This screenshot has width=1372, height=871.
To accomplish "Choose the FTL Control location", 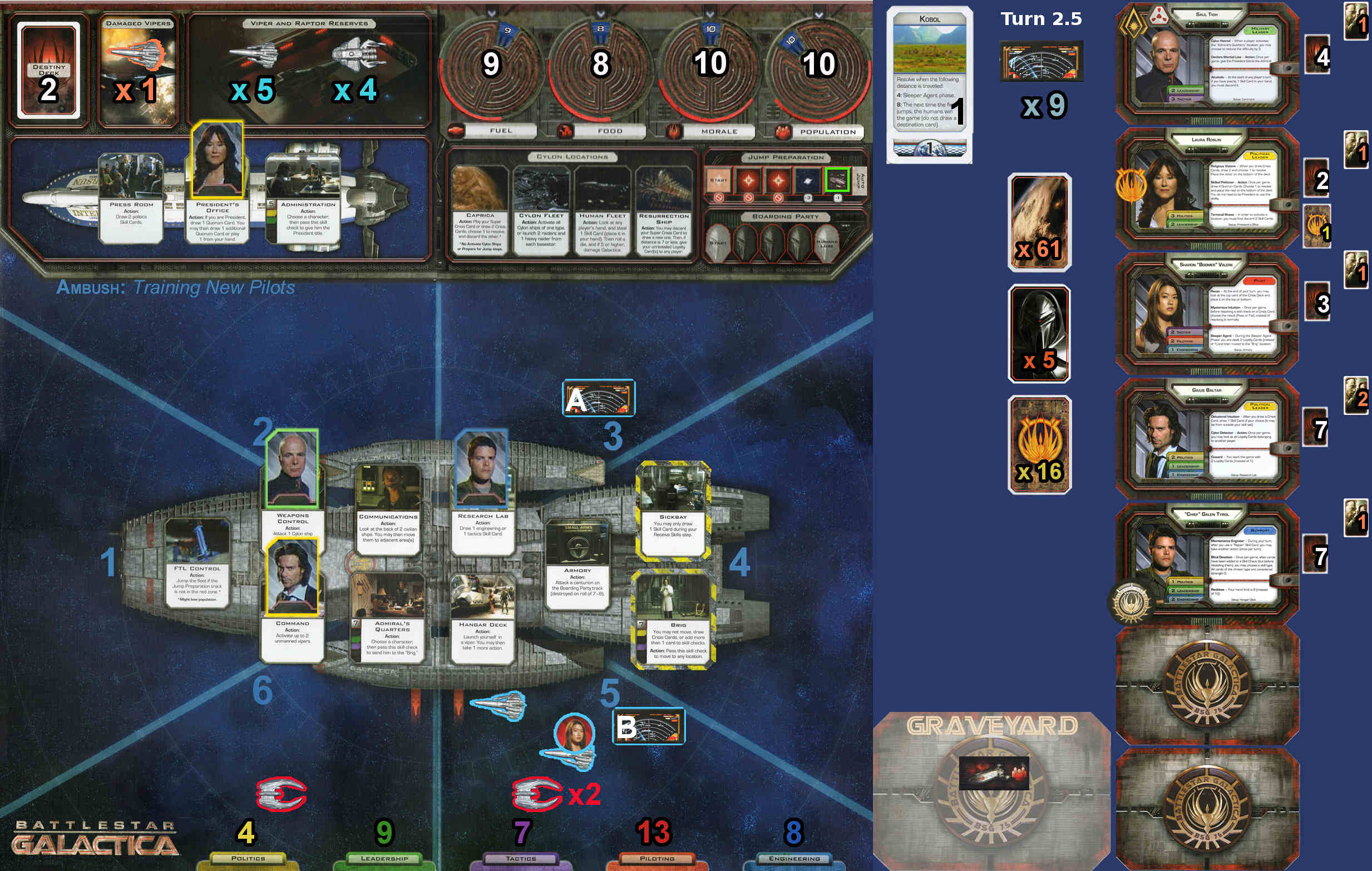I will point(197,564).
